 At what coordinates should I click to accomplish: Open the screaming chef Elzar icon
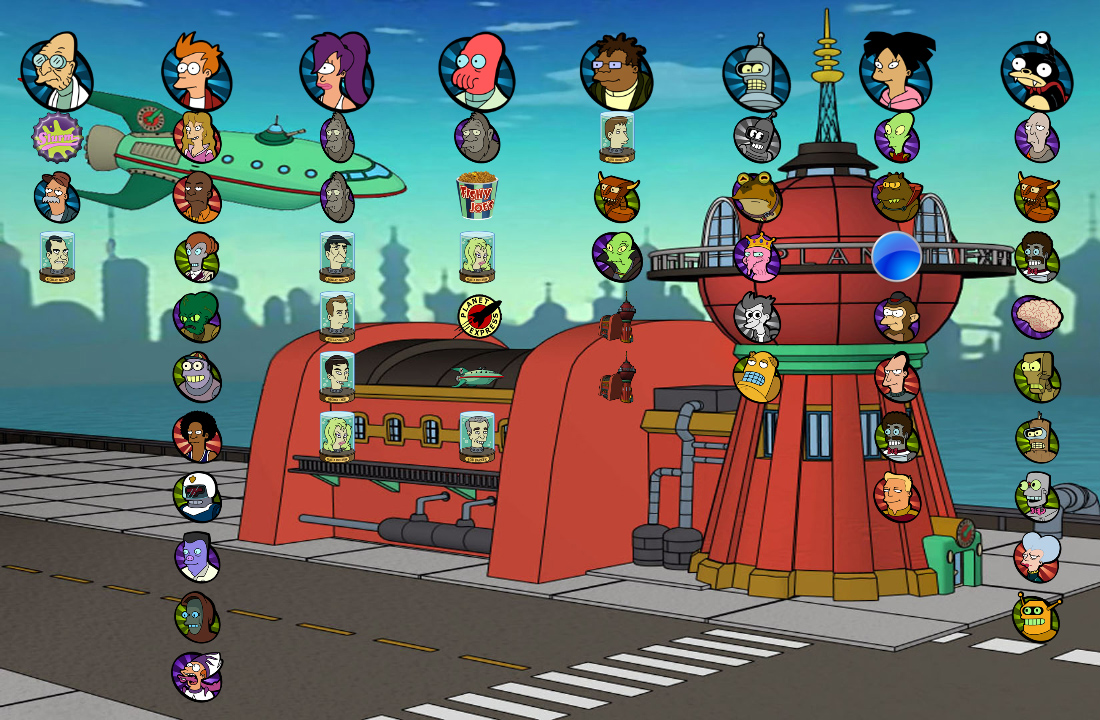tap(197, 677)
